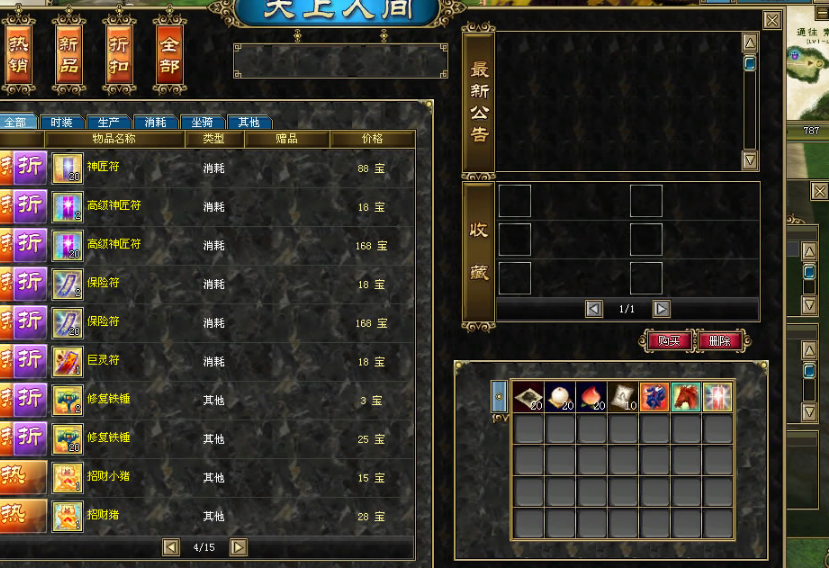Screen dimensions: 829x568
Task: Click the 删除 delete button
Action: [719, 341]
